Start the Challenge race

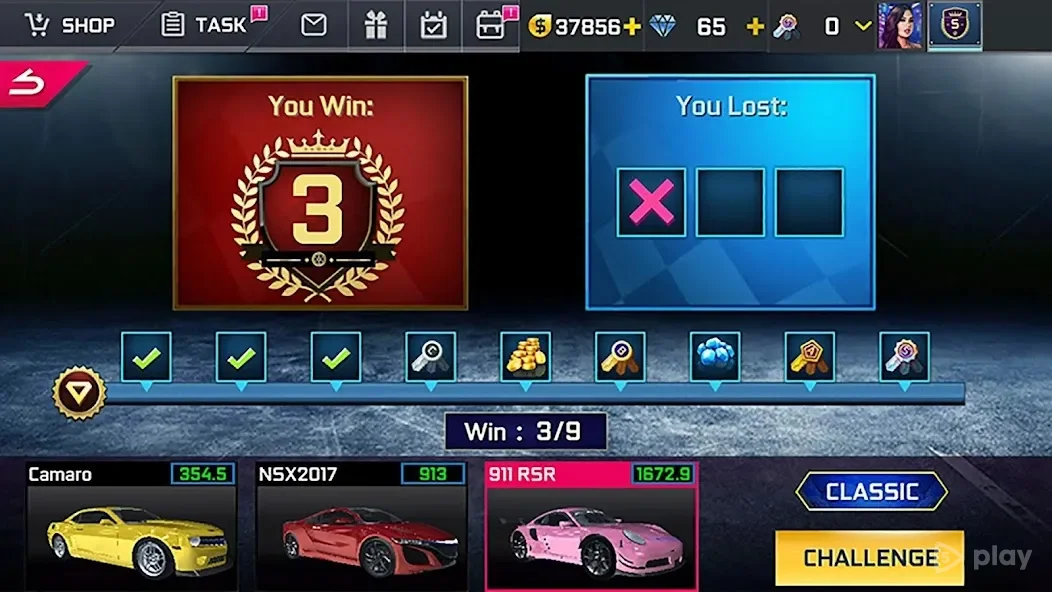coord(869,557)
